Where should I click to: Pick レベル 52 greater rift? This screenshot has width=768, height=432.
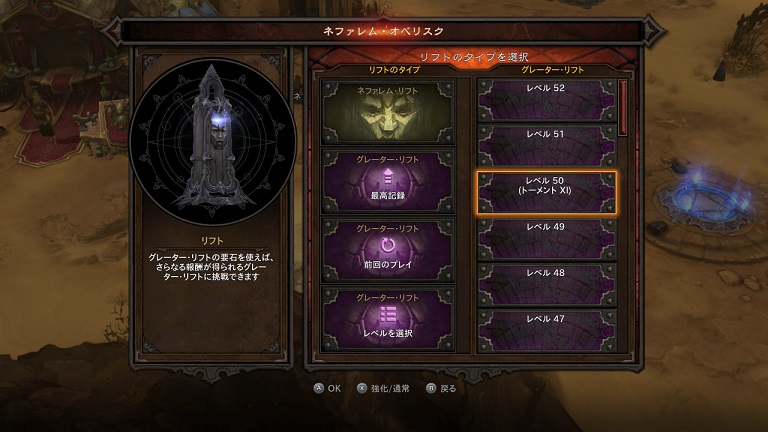(545, 100)
